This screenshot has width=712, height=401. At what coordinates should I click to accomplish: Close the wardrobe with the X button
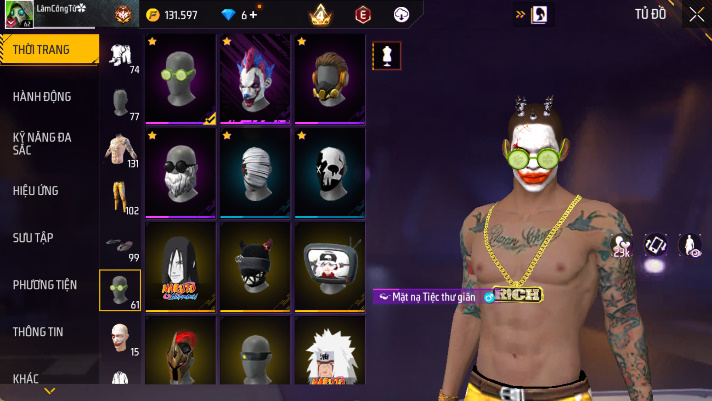(696, 14)
